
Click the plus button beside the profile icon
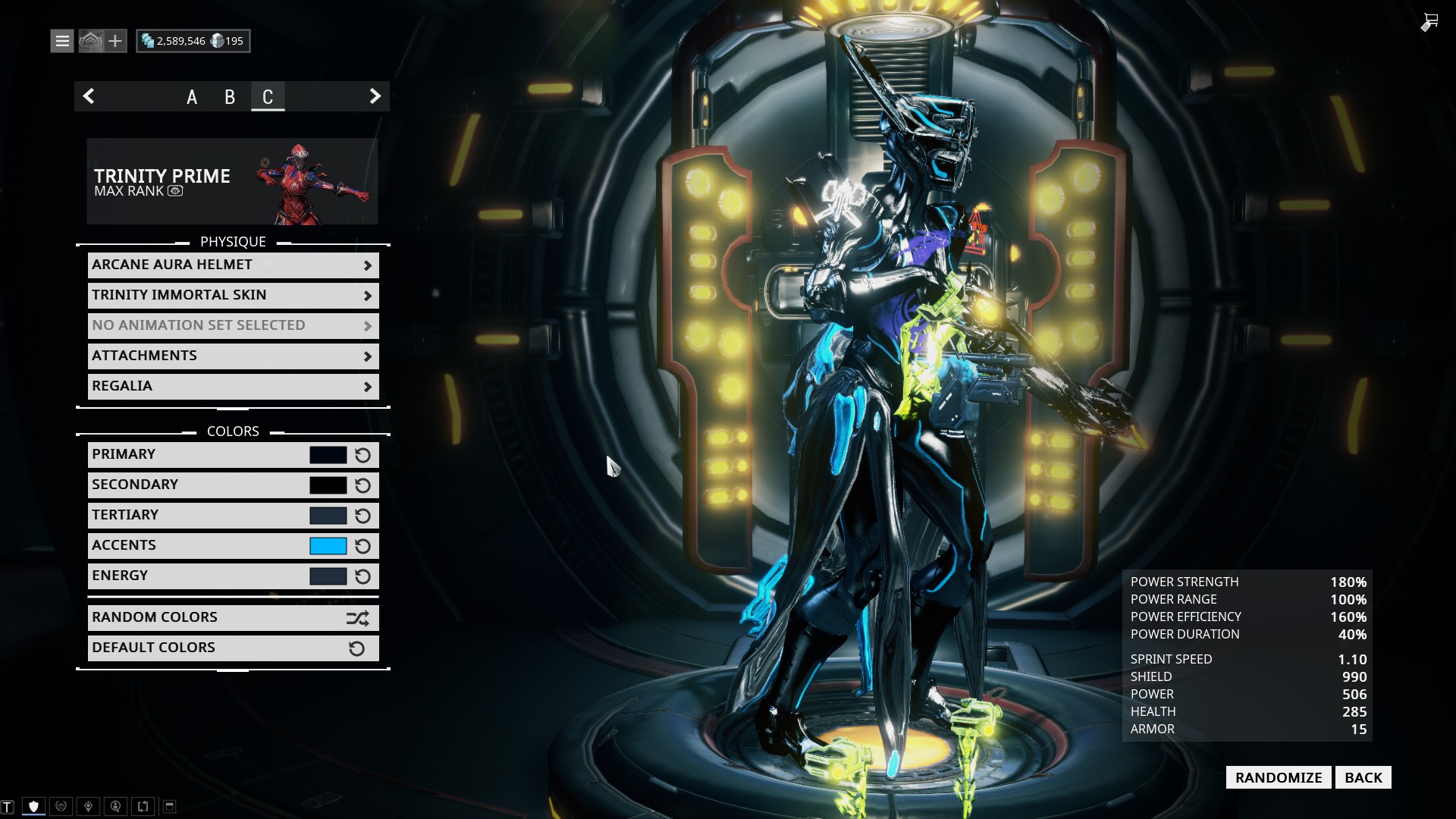click(115, 41)
